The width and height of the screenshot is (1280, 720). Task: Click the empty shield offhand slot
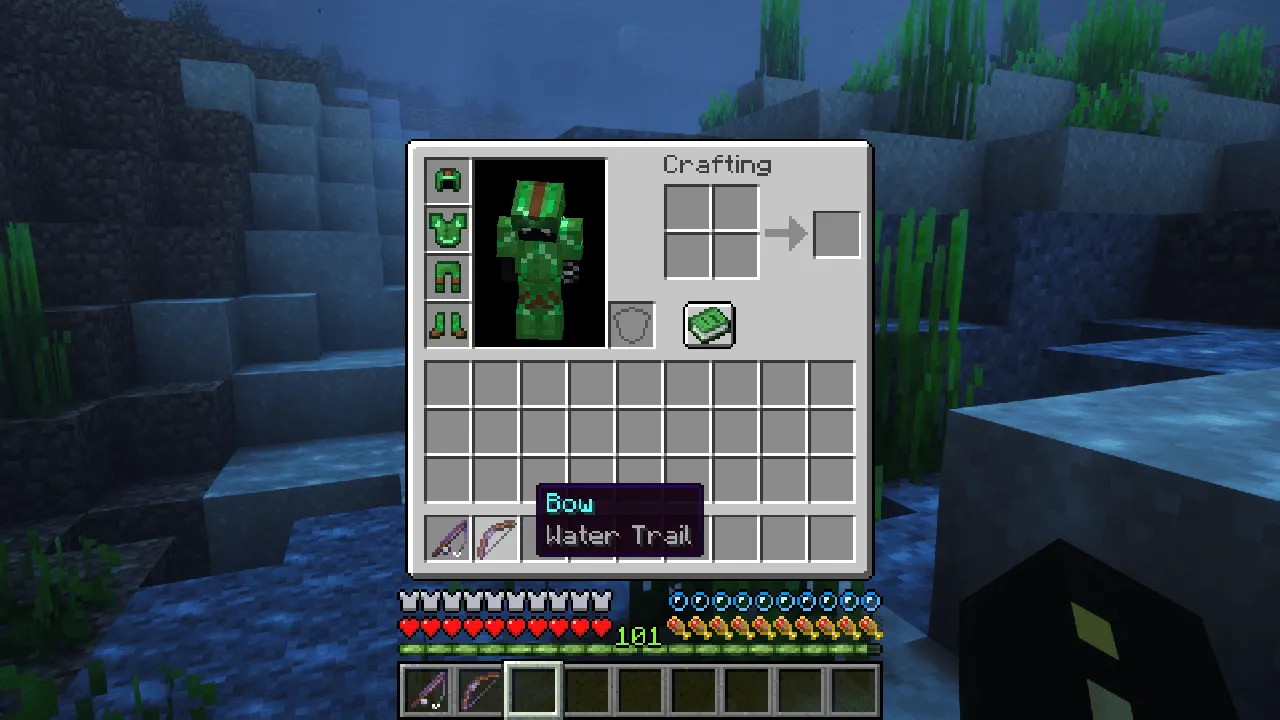click(631, 323)
